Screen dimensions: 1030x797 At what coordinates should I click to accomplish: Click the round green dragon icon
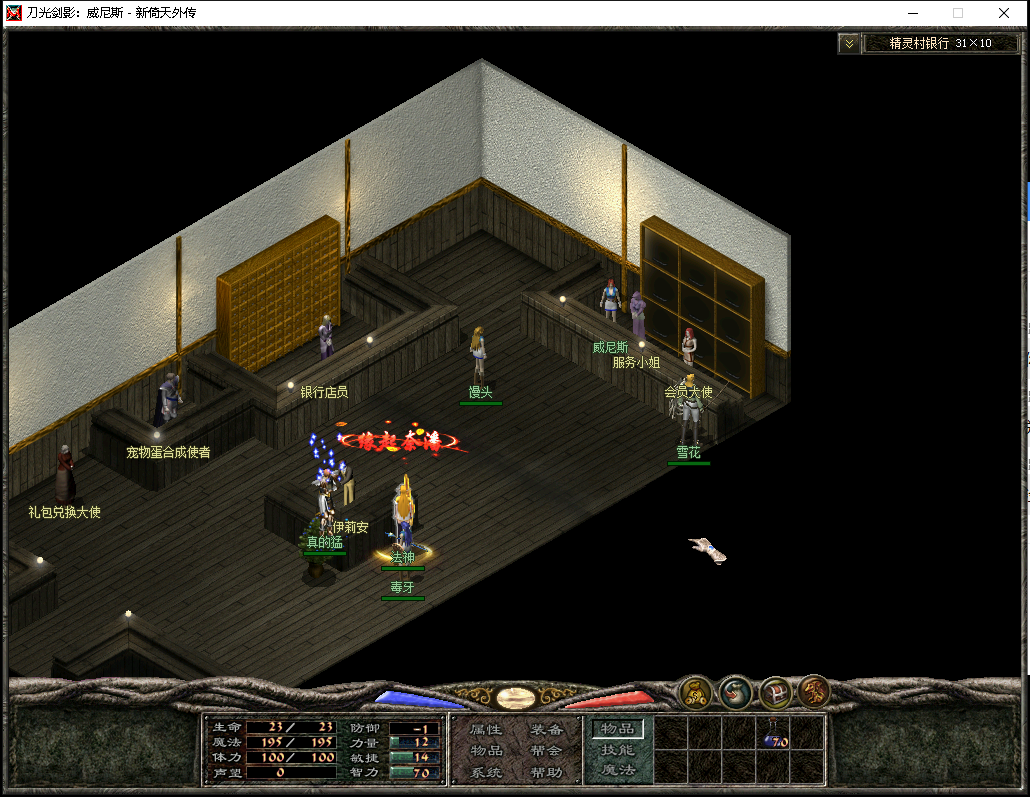736,691
